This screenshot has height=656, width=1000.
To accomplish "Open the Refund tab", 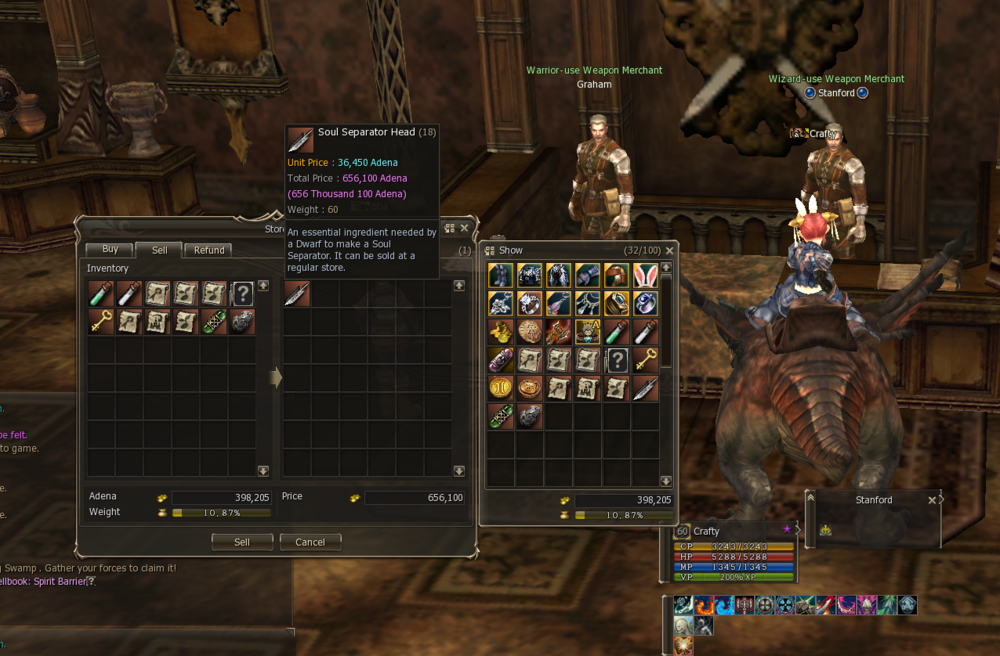I will coord(209,250).
